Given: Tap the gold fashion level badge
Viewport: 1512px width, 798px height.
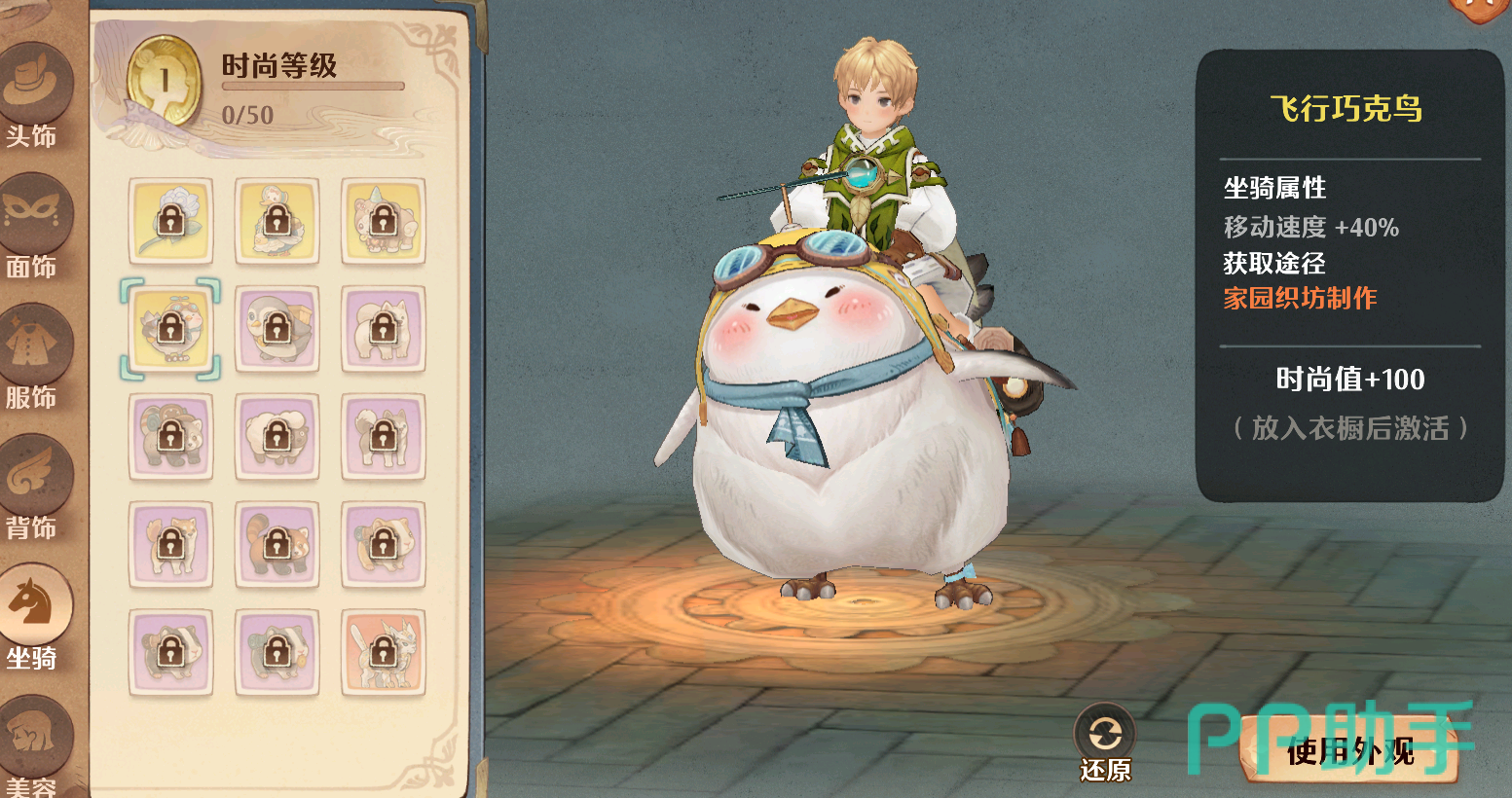Looking at the screenshot, I should 165,82.
